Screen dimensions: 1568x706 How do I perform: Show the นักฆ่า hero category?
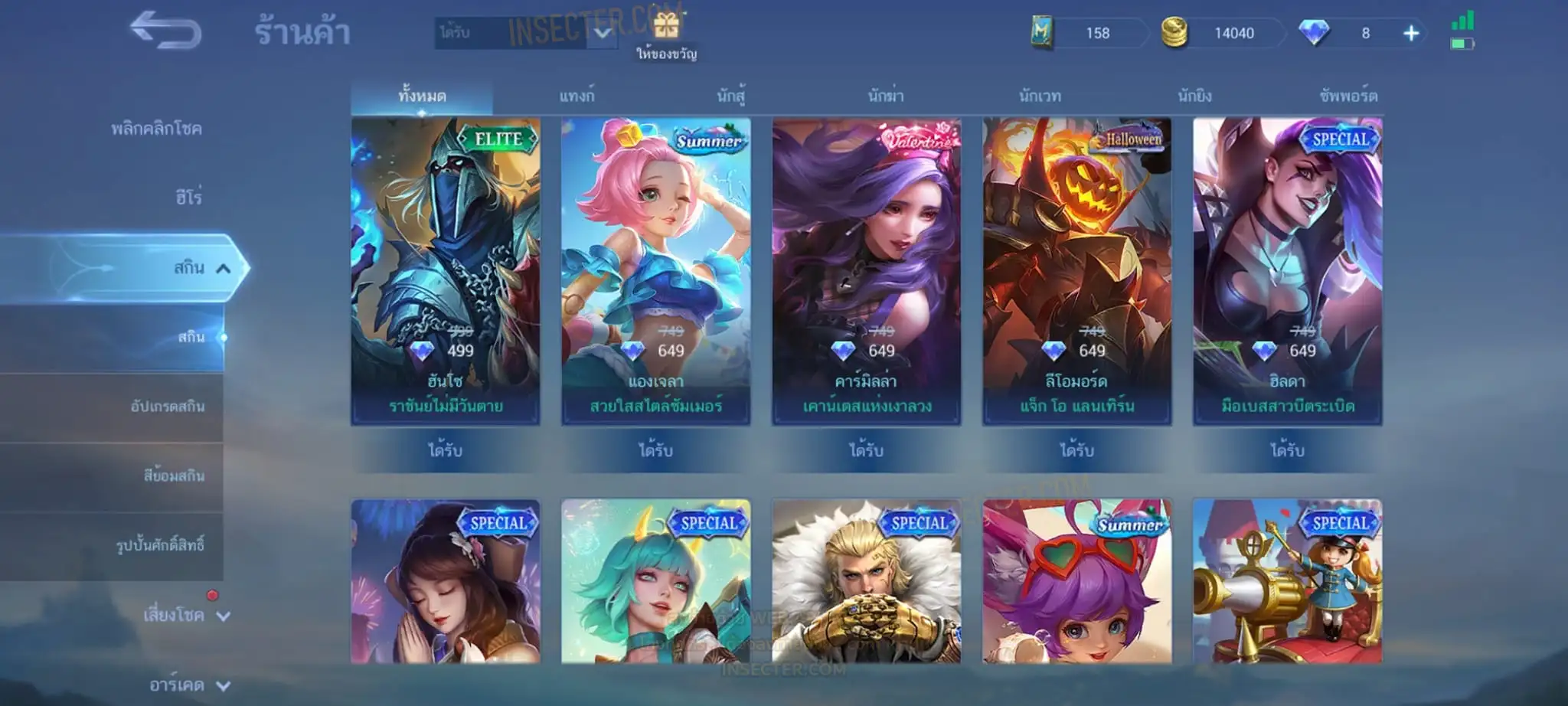click(886, 96)
